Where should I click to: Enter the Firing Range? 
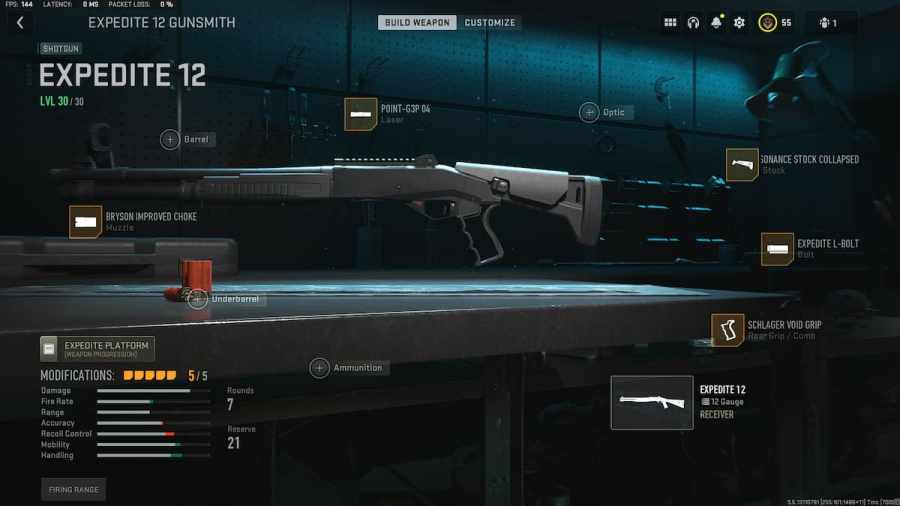point(73,490)
